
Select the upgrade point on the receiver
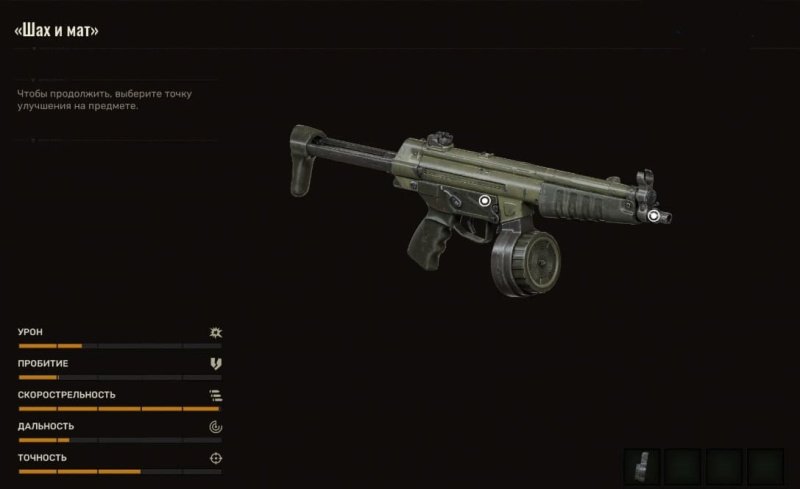coord(485,201)
